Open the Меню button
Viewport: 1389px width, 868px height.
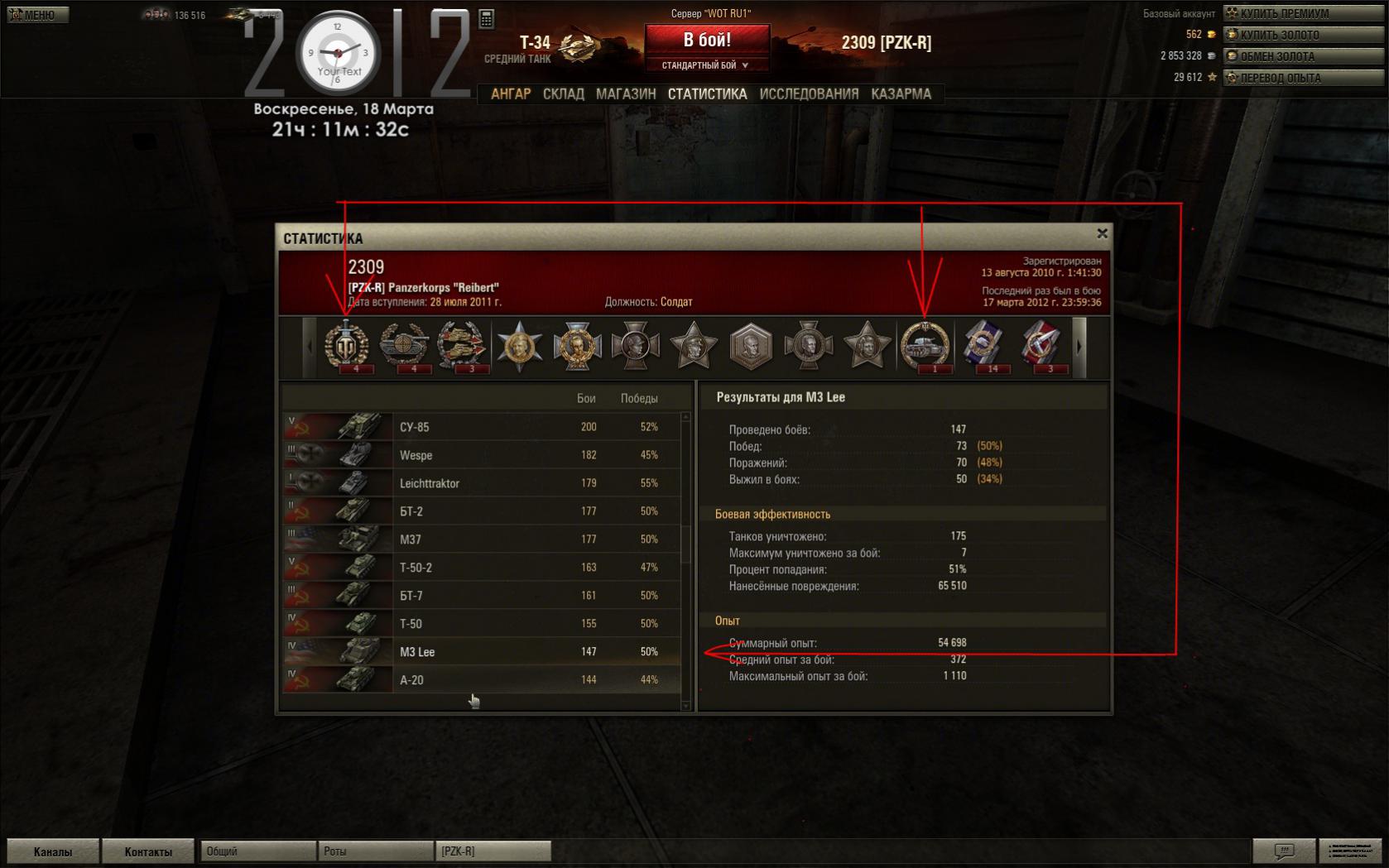[x=38, y=15]
